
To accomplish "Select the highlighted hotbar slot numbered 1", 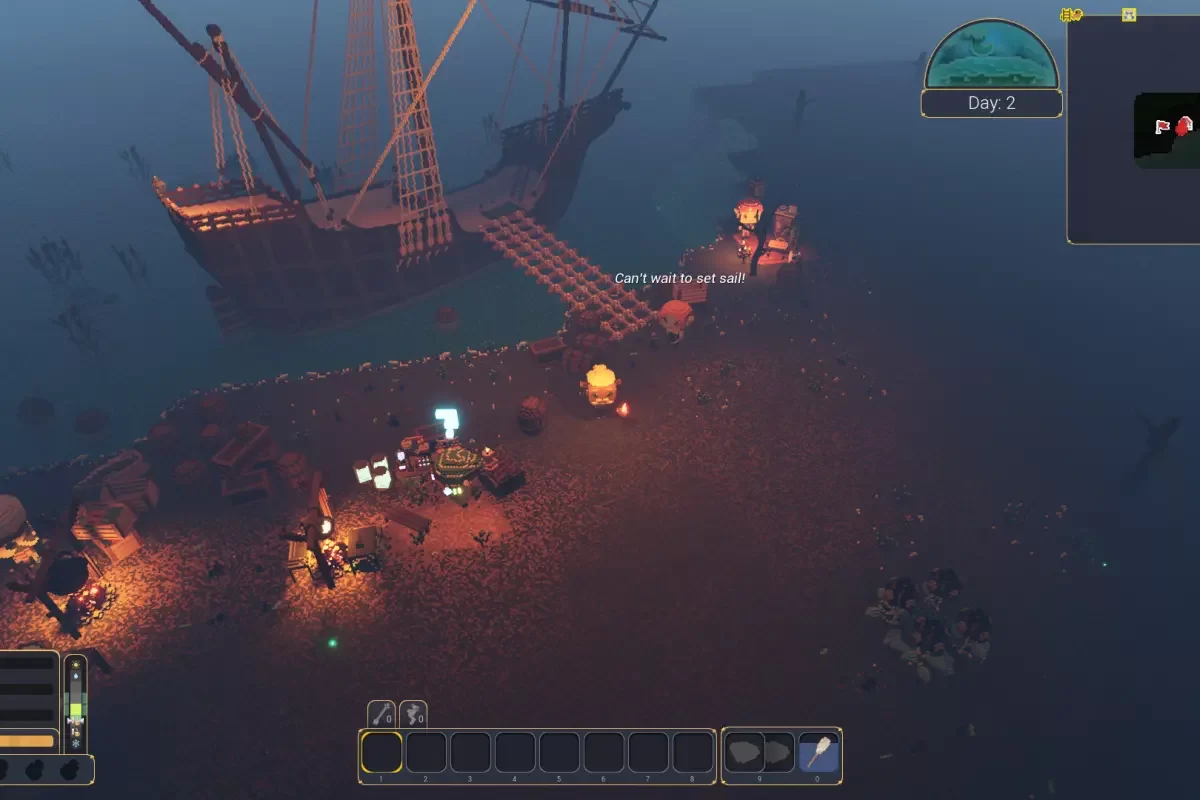I will [x=382, y=753].
